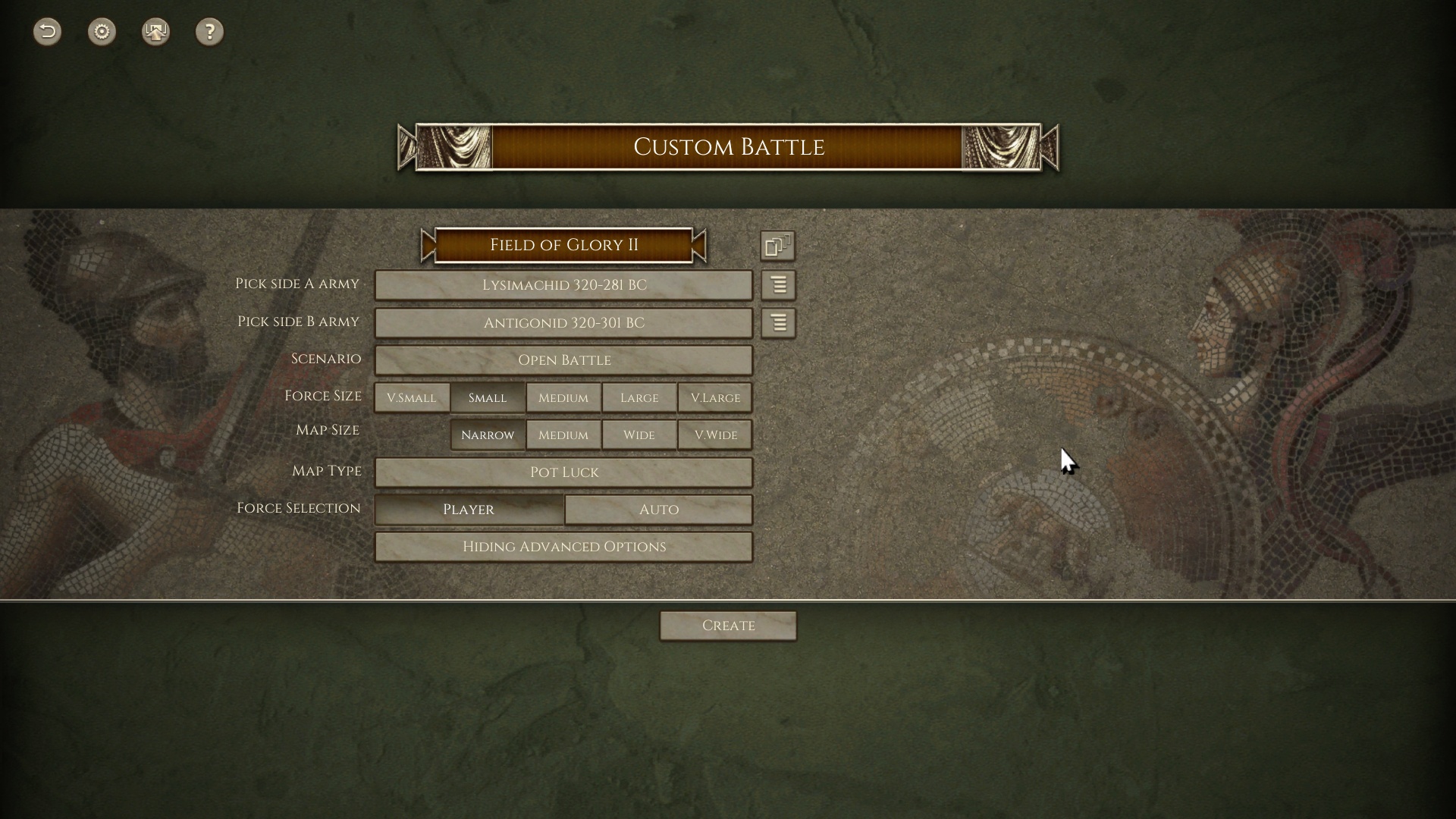Choose the Wide map size

tap(639, 435)
